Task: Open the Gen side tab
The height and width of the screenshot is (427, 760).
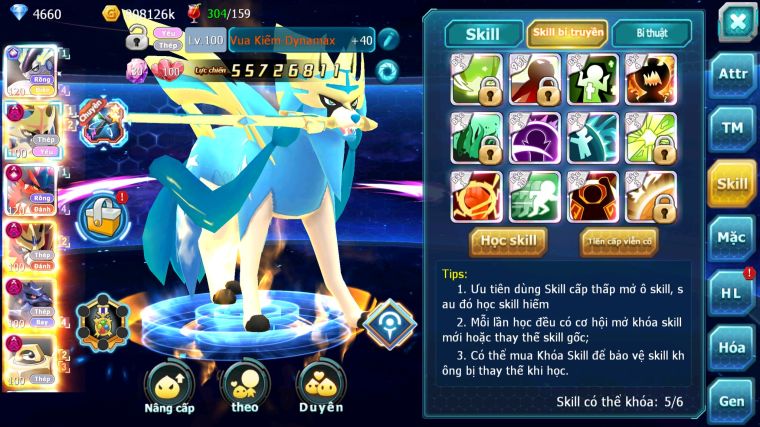Action: (x=732, y=400)
